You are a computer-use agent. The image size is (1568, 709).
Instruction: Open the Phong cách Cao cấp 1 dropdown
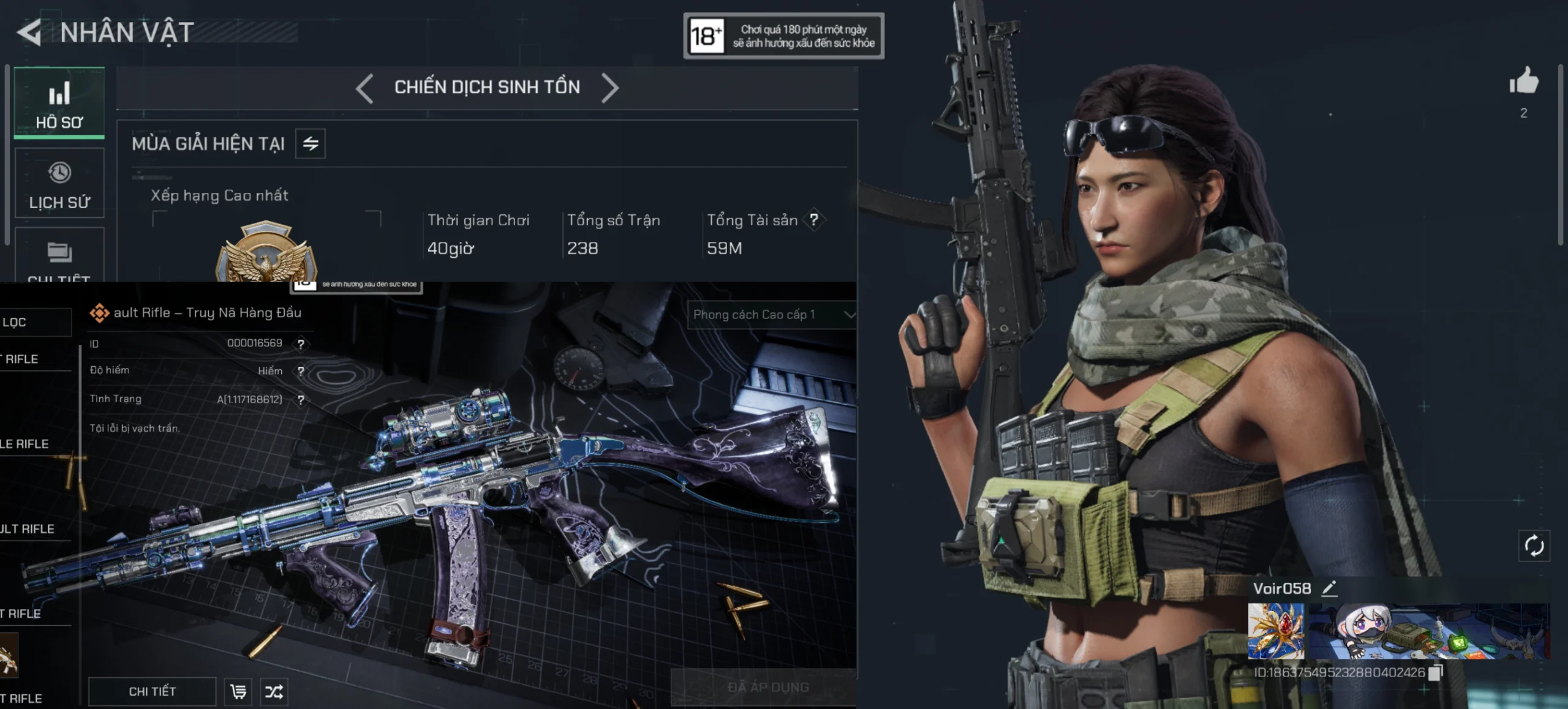[x=773, y=315]
